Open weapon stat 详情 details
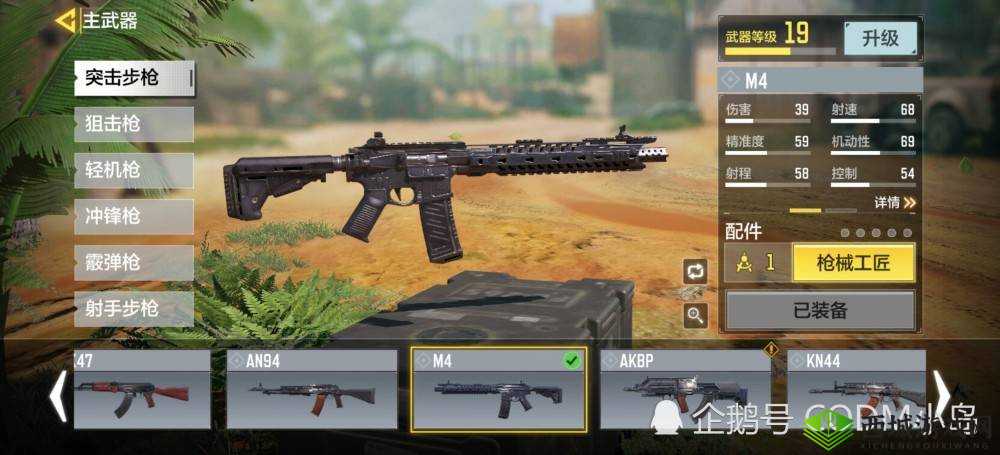Viewport: 1000px width, 455px height. [x=895, y=203]
